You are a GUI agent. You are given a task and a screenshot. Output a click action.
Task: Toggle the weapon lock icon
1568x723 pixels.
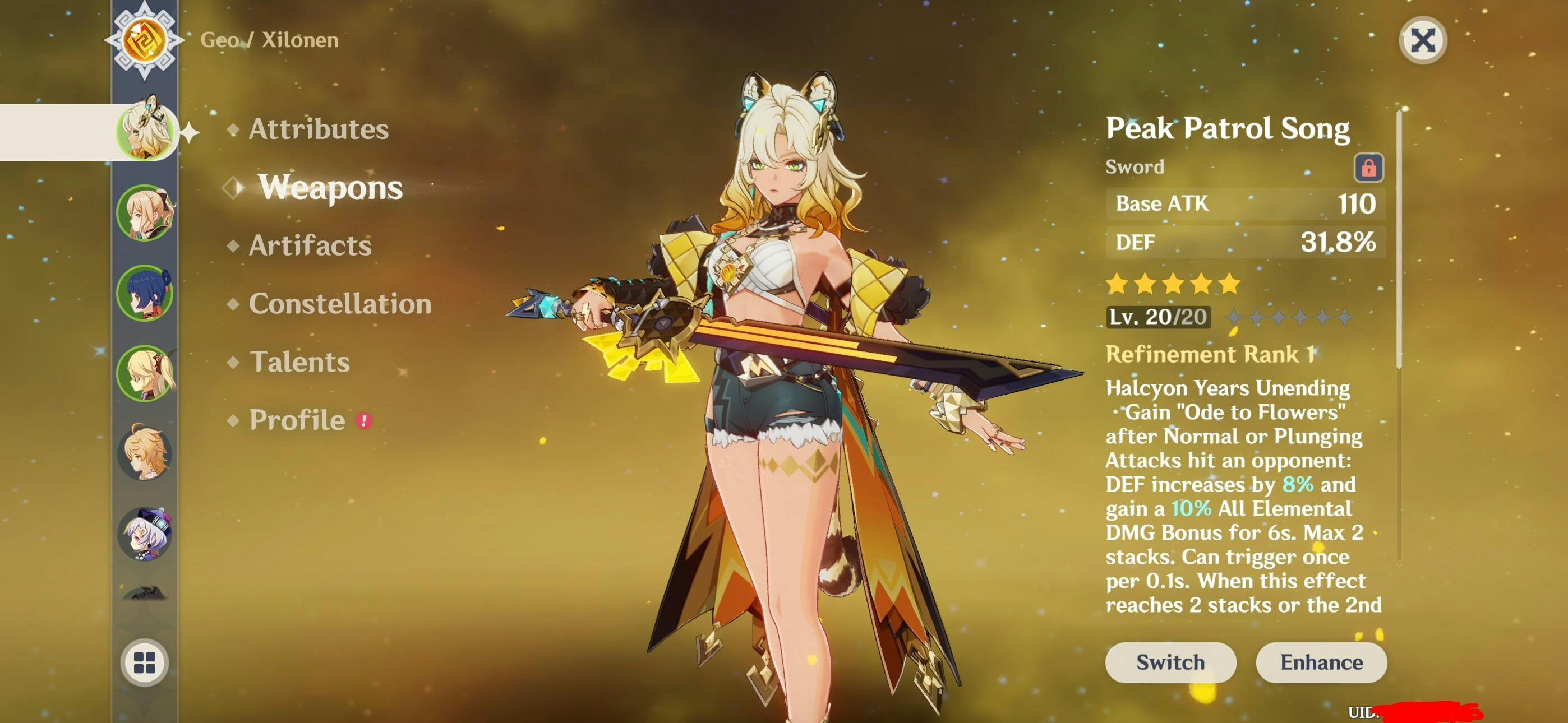1368,168
